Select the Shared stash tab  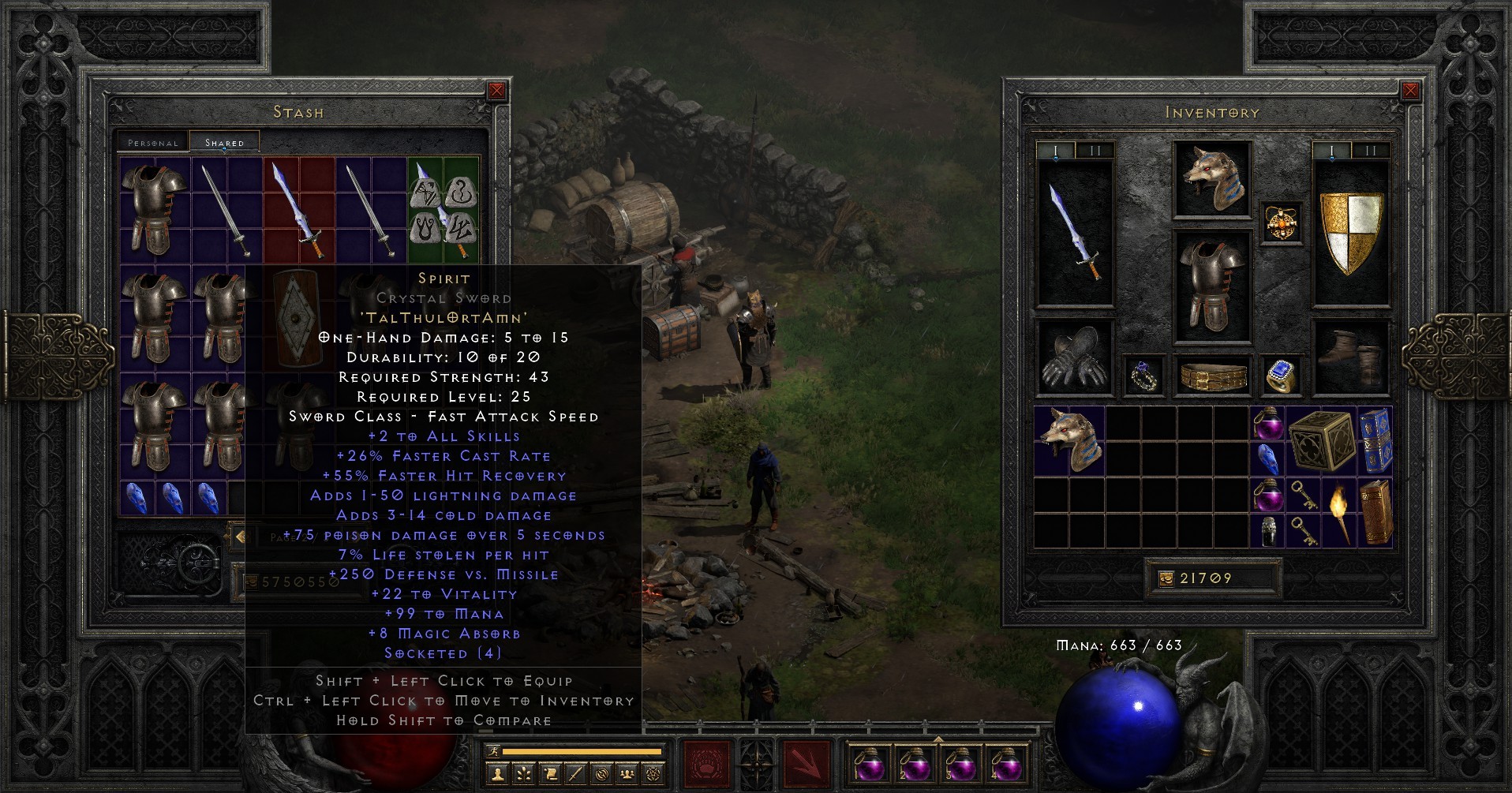coord(223,142)
